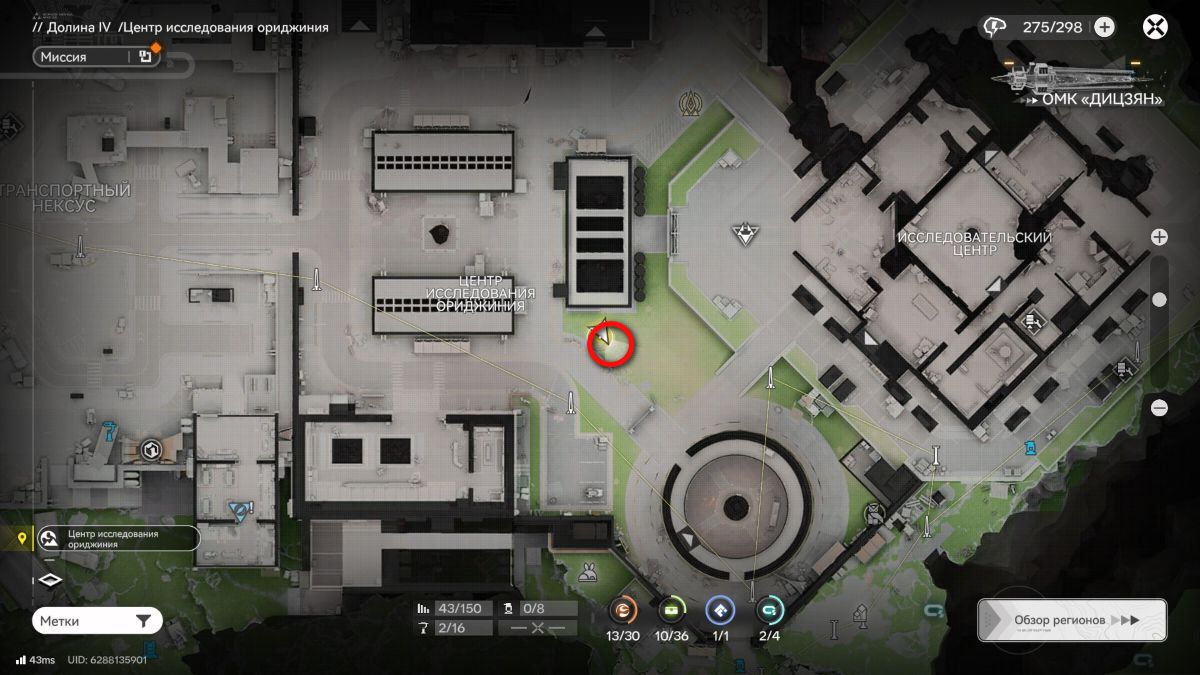Image resolution: width=1200 pixels, height=675 pixels.
Task: Open Обзор регионов region overview
Action: [x=1071, y=620]
